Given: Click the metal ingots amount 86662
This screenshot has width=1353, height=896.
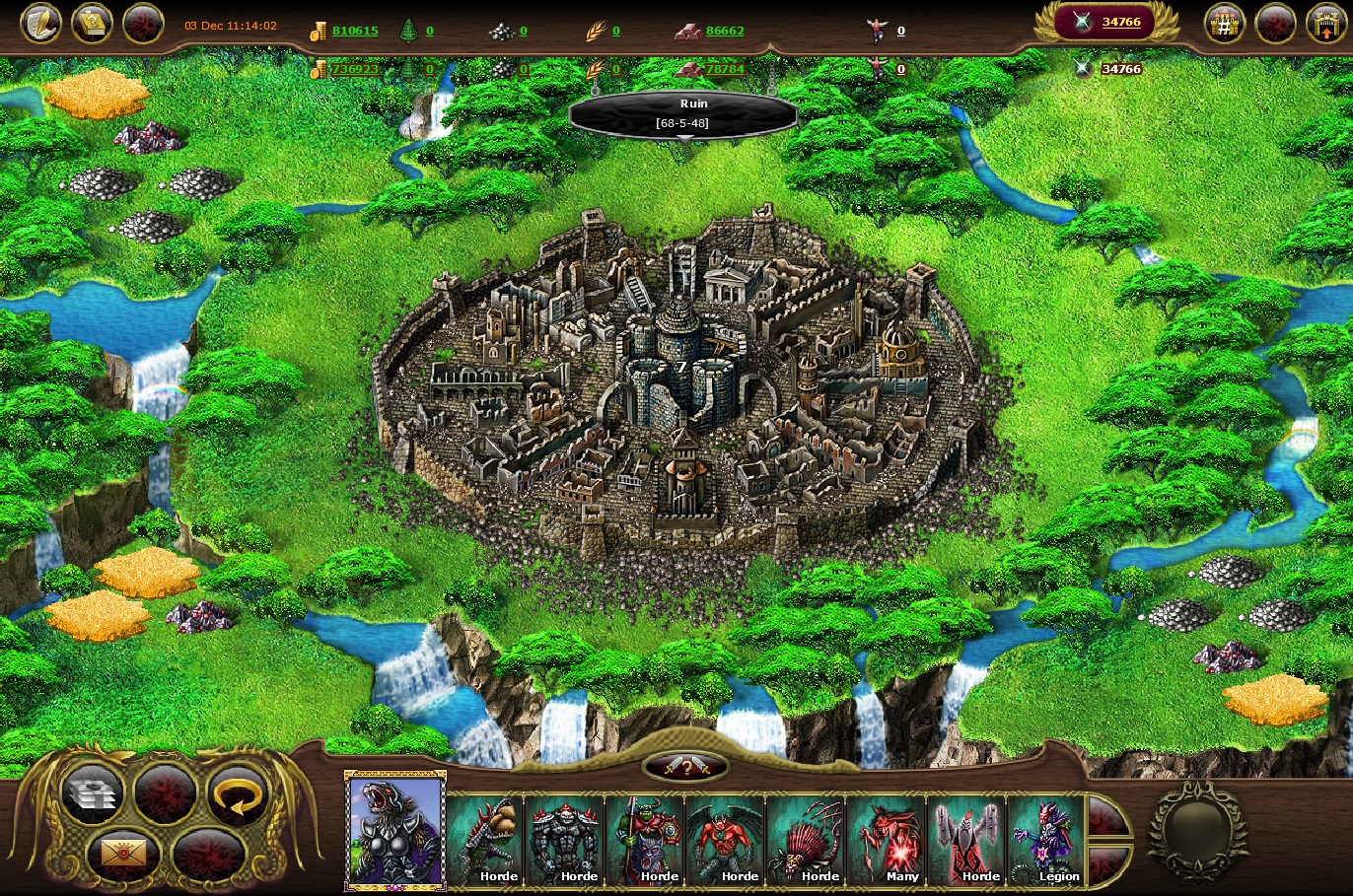Looking at the screenshot, I should pyautogui.click(x=725, y=31).
